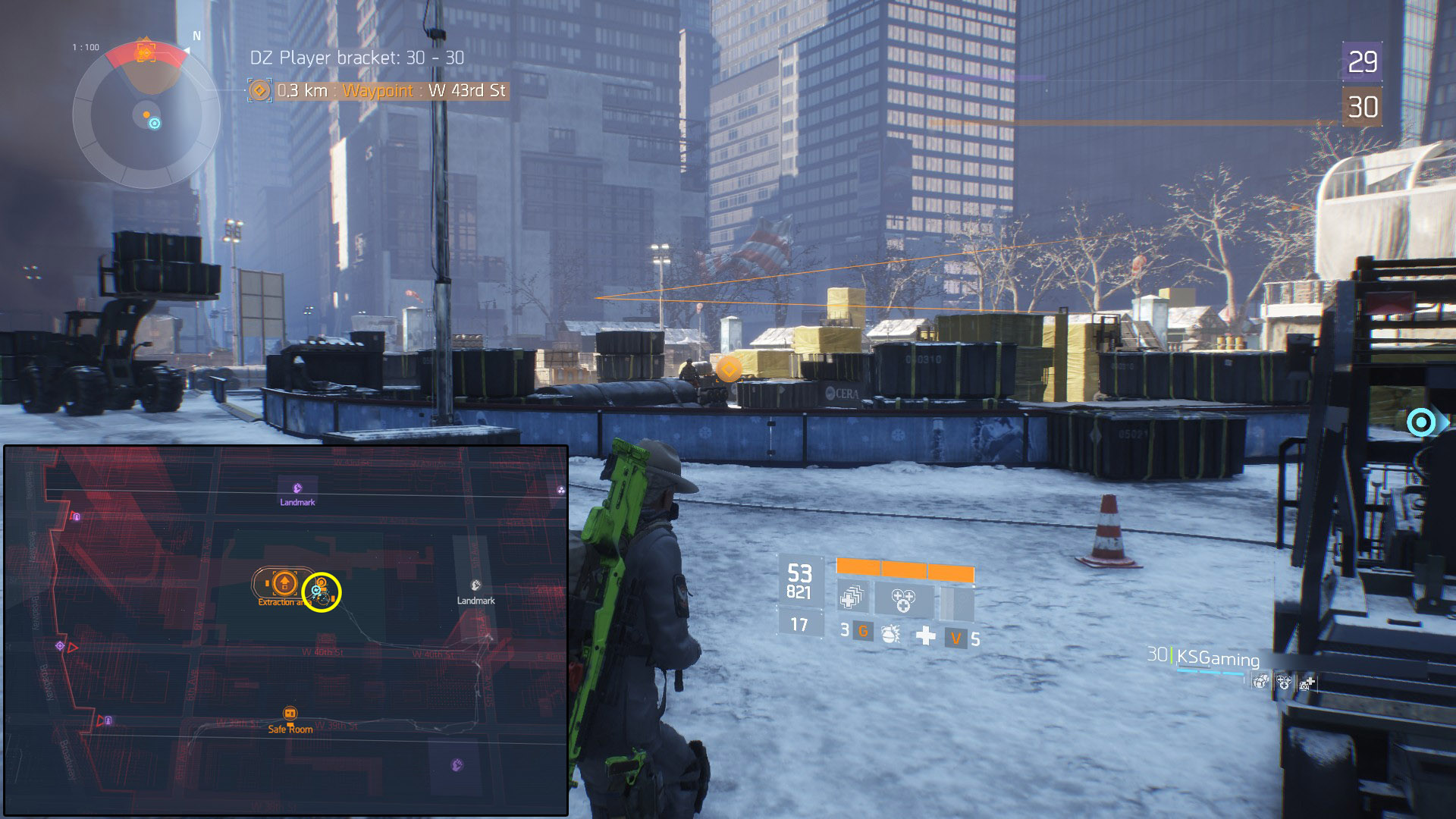
Task: Activate the triple-plus healing skill icon
Action: pos(903,600)
